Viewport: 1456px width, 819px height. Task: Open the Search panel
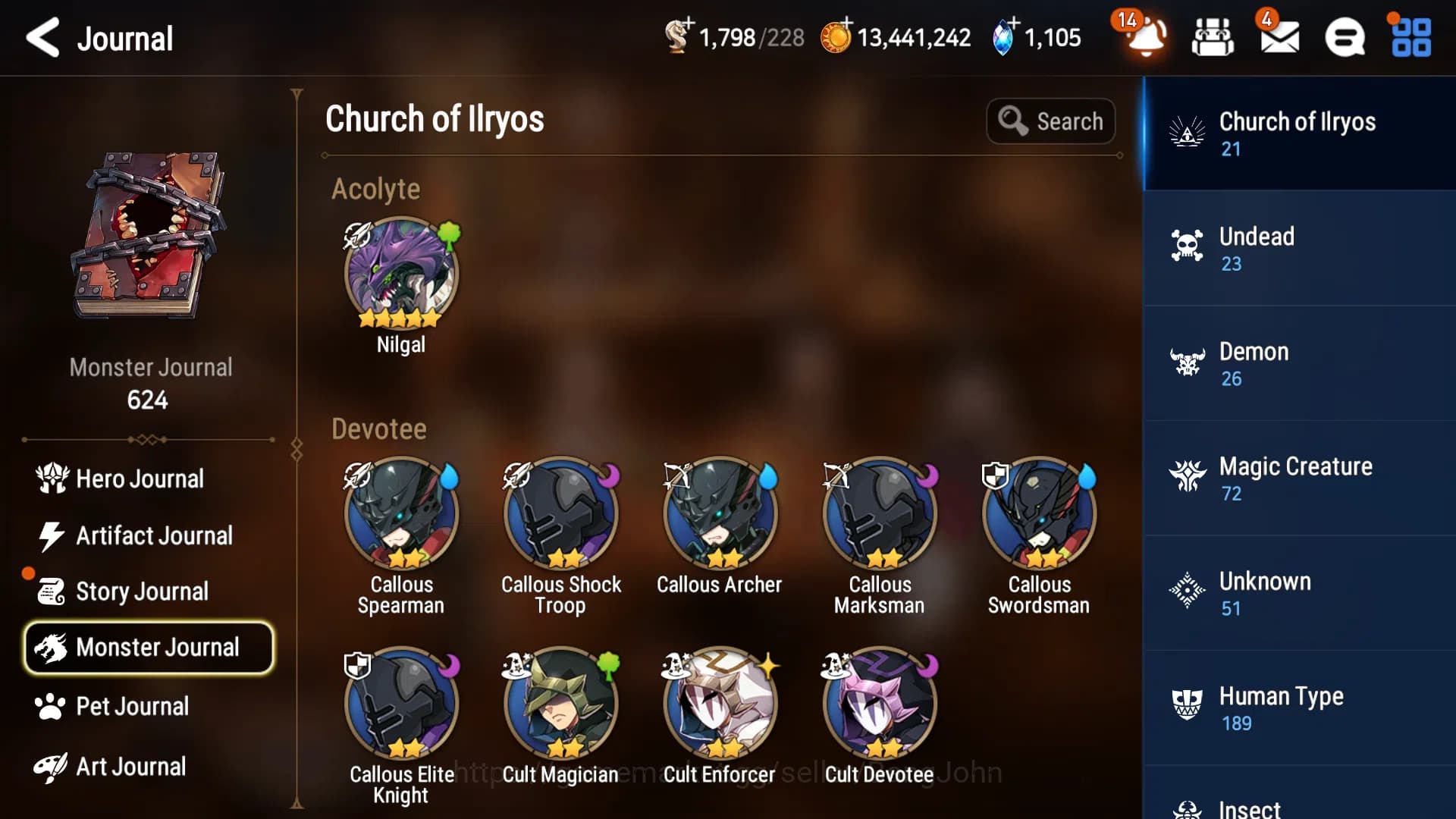[x=1051, y=121]
